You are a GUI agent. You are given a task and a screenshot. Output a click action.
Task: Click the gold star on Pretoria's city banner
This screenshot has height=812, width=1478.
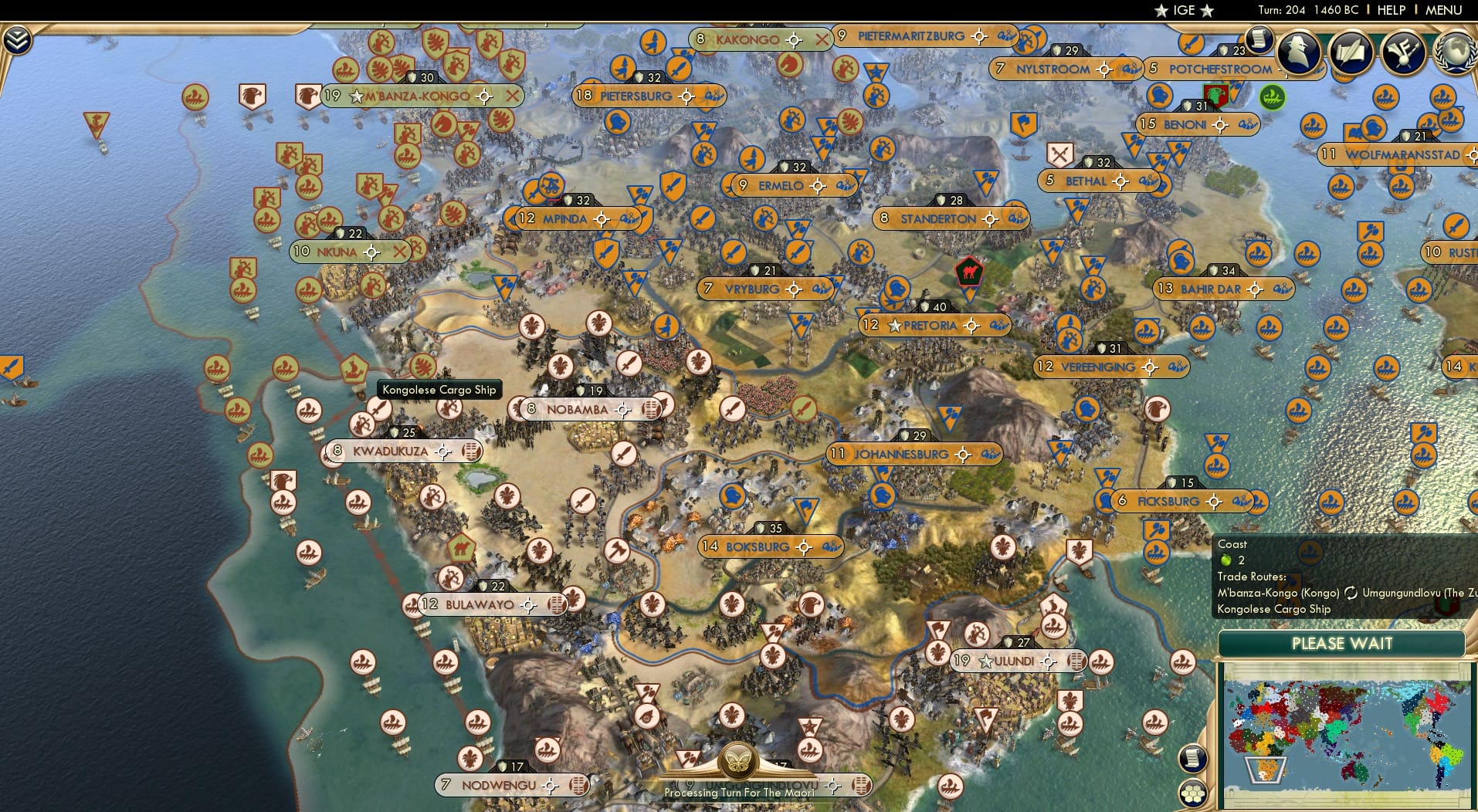[x=893, y=326]
